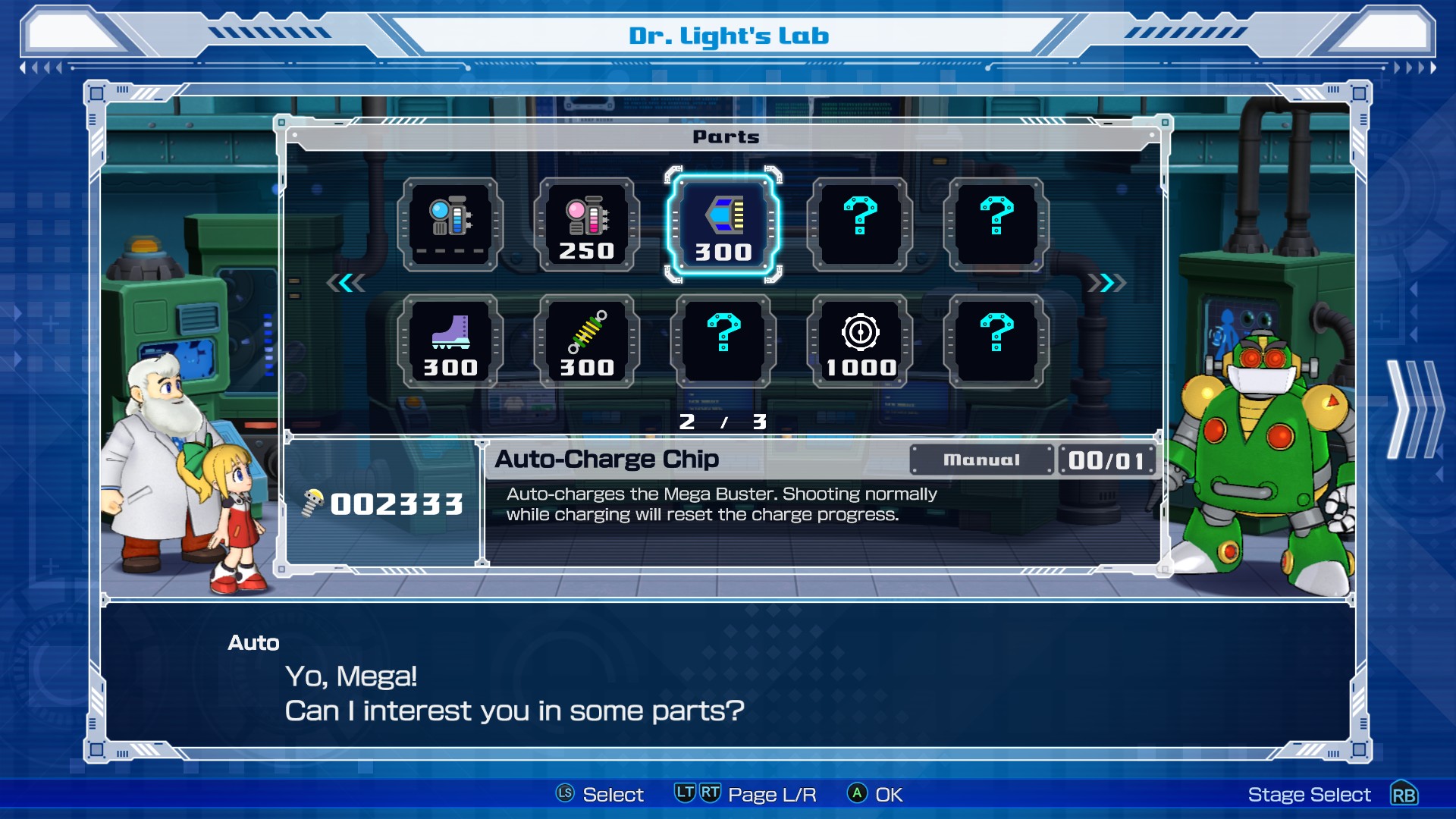
Task: Choose the 1000-bolt white gear part
Action: point(860,342)
